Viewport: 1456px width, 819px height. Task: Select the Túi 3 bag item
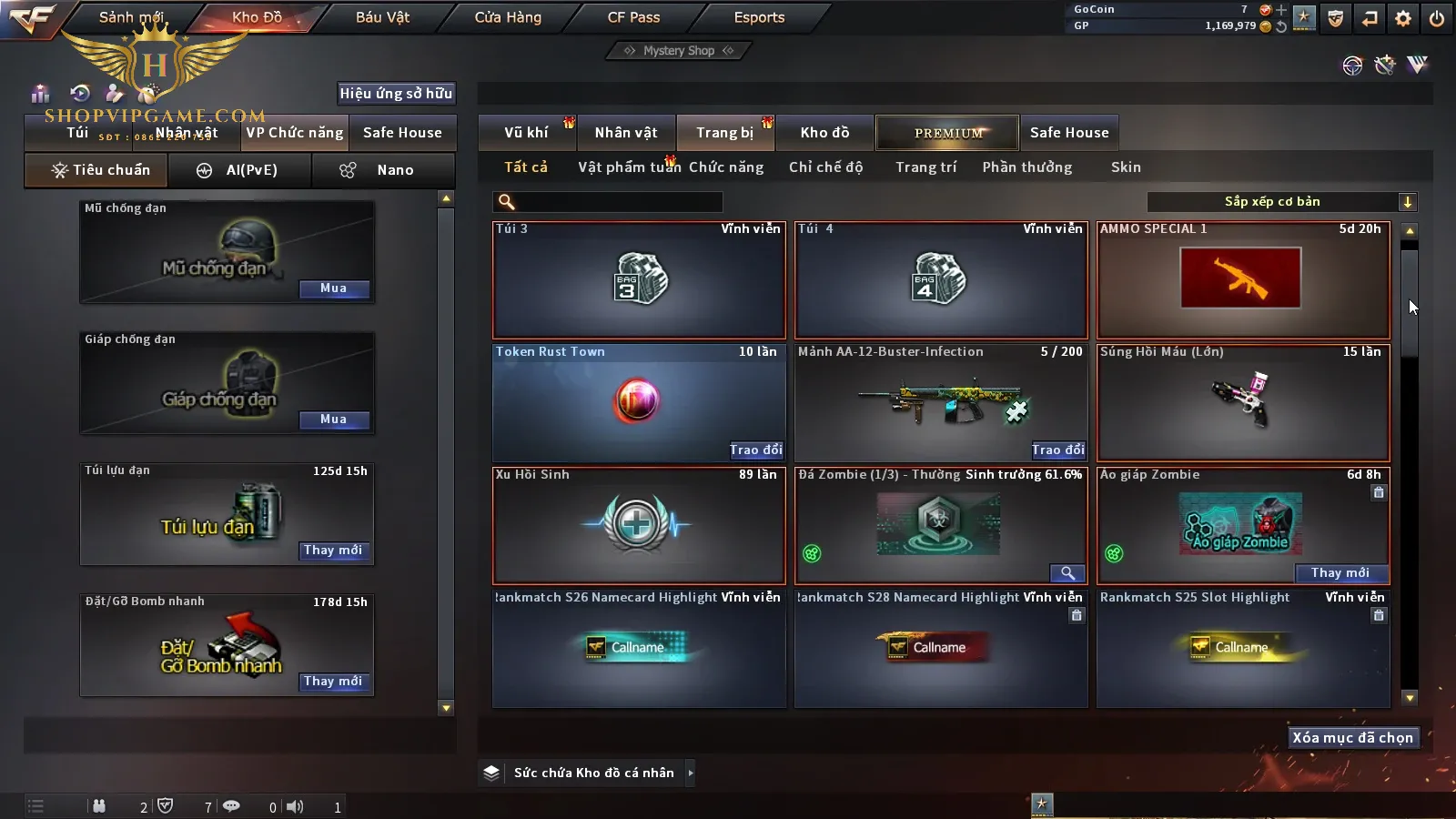(639, 280)
